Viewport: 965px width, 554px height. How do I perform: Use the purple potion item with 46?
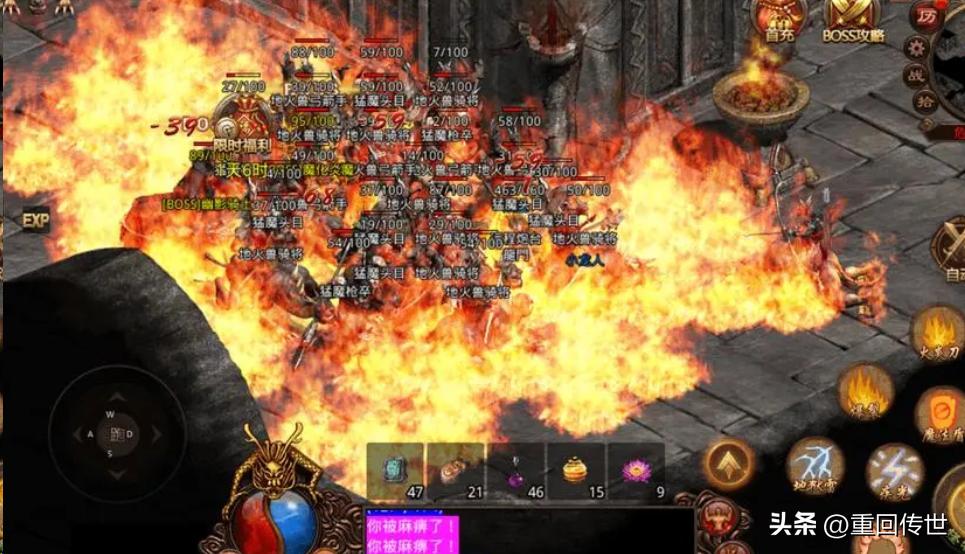point(516,471)
